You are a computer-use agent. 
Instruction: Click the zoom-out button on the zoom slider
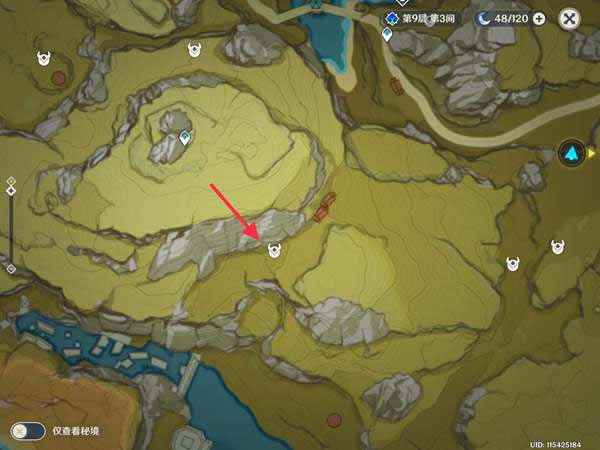(x=11, y=269)
